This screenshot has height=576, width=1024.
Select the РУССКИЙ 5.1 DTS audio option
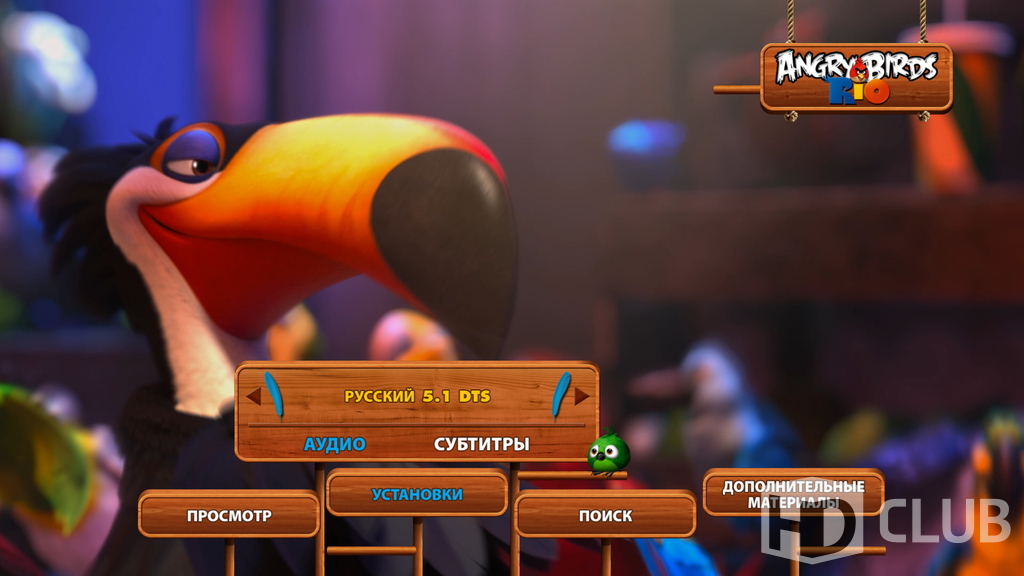[x=417, y=396]
